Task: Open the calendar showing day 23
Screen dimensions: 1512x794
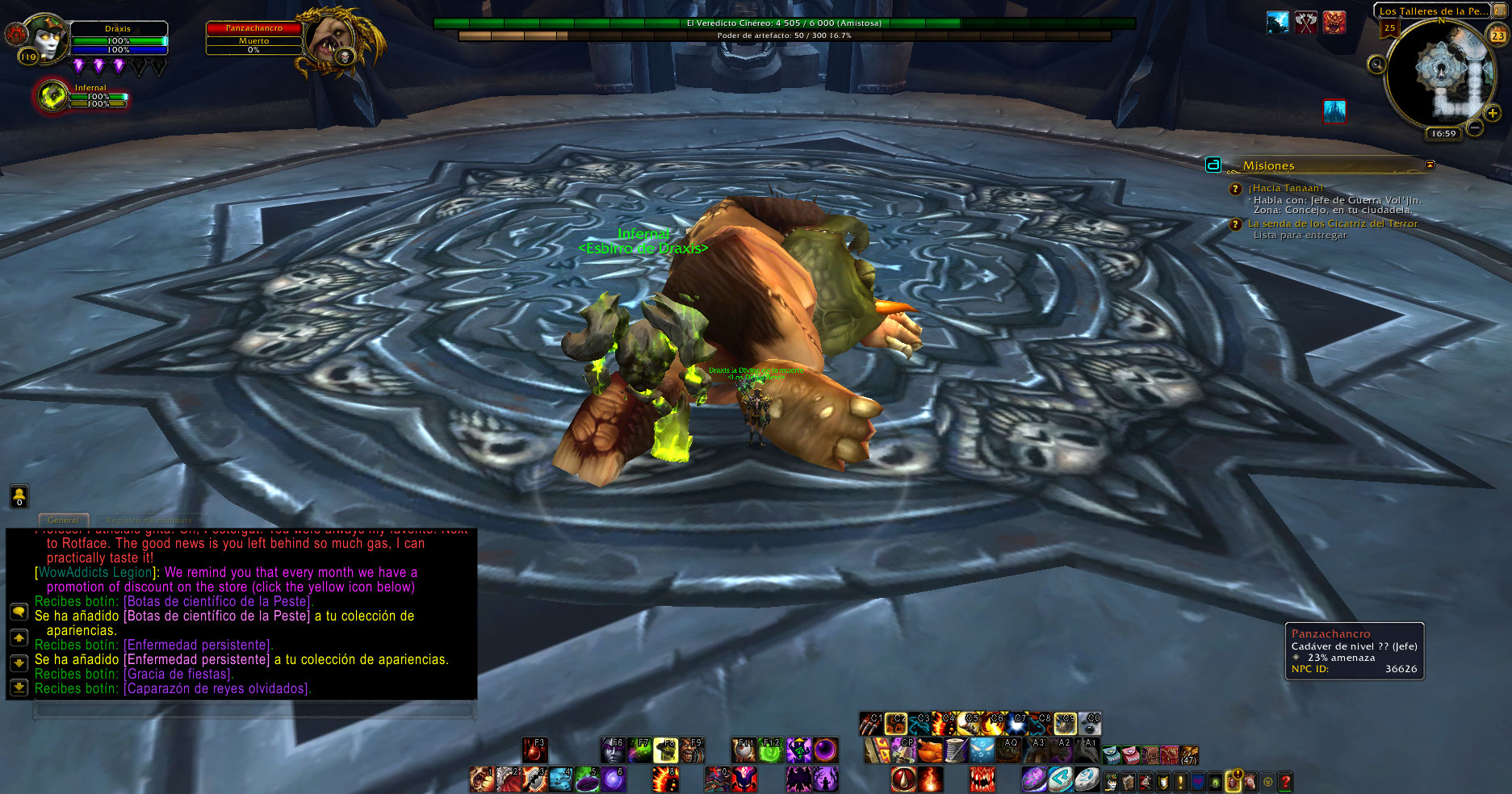Action: [1497, 36]
